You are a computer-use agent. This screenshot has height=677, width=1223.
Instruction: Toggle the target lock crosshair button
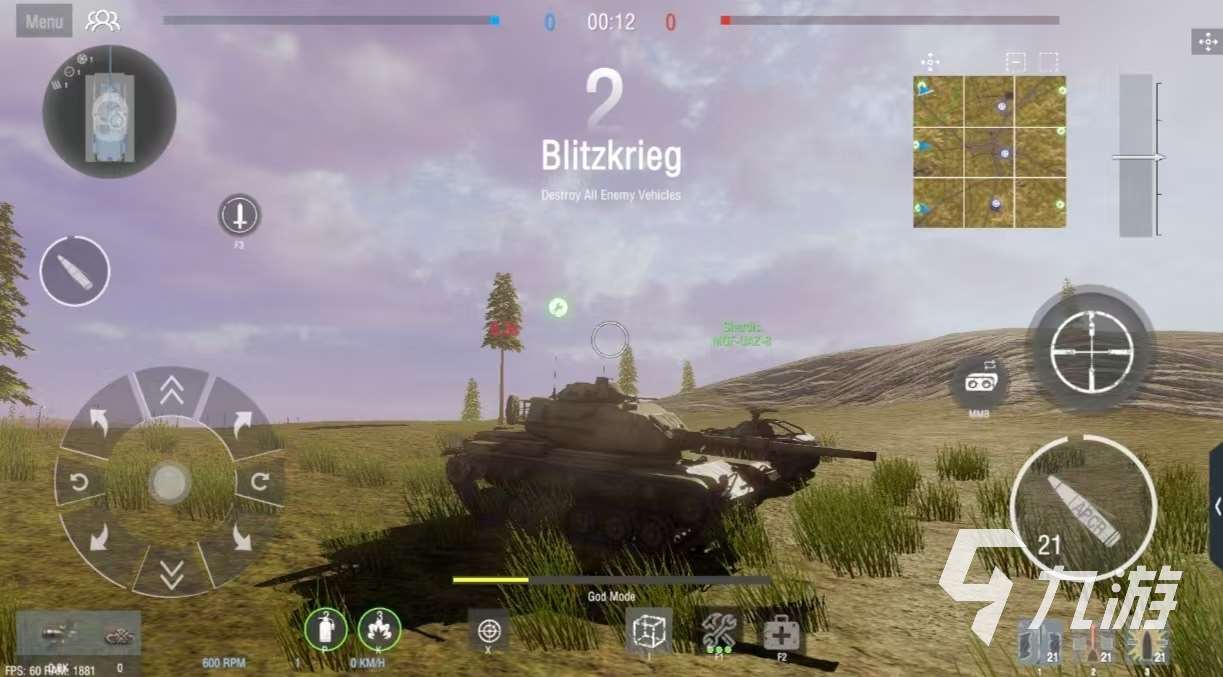pos(488,631)
